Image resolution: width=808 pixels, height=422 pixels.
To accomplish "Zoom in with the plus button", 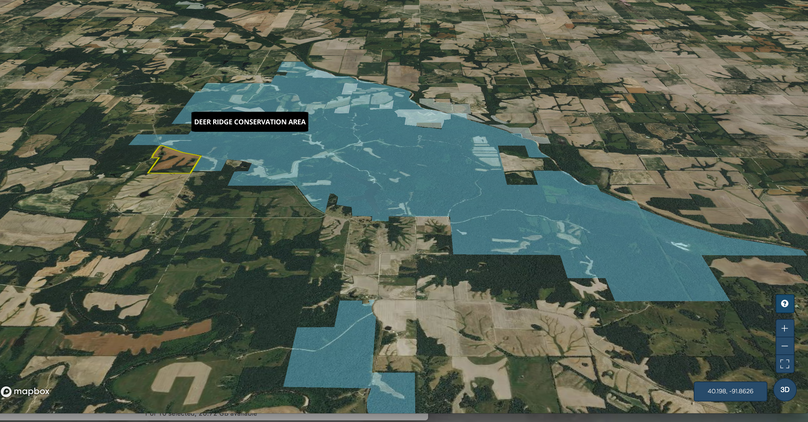I will coord(785,328).
